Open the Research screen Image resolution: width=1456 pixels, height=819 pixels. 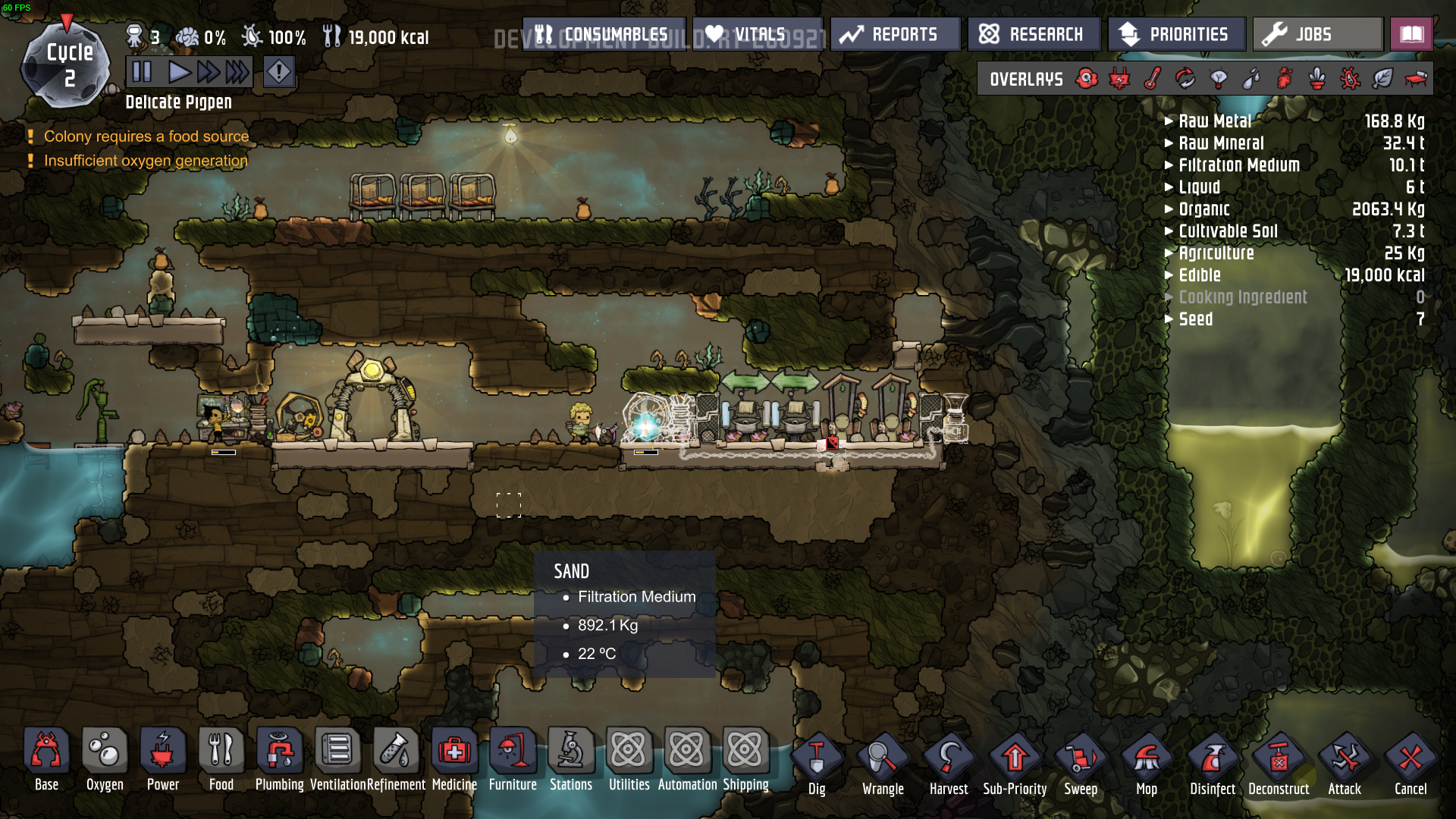point(1033,34)
